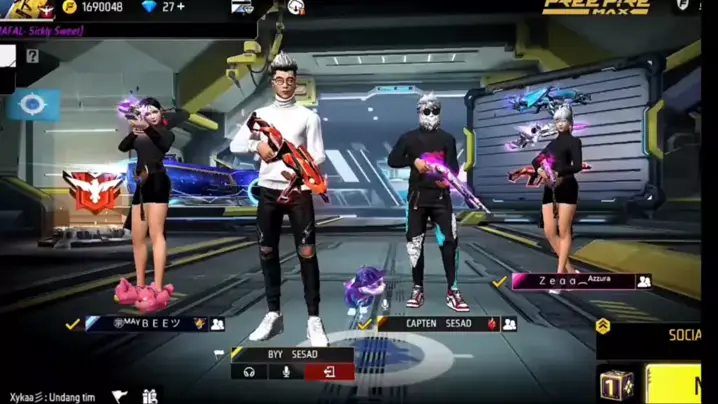Open the player avatar profile
This screenshot has height=404, width=718.
tap(31, 9)
